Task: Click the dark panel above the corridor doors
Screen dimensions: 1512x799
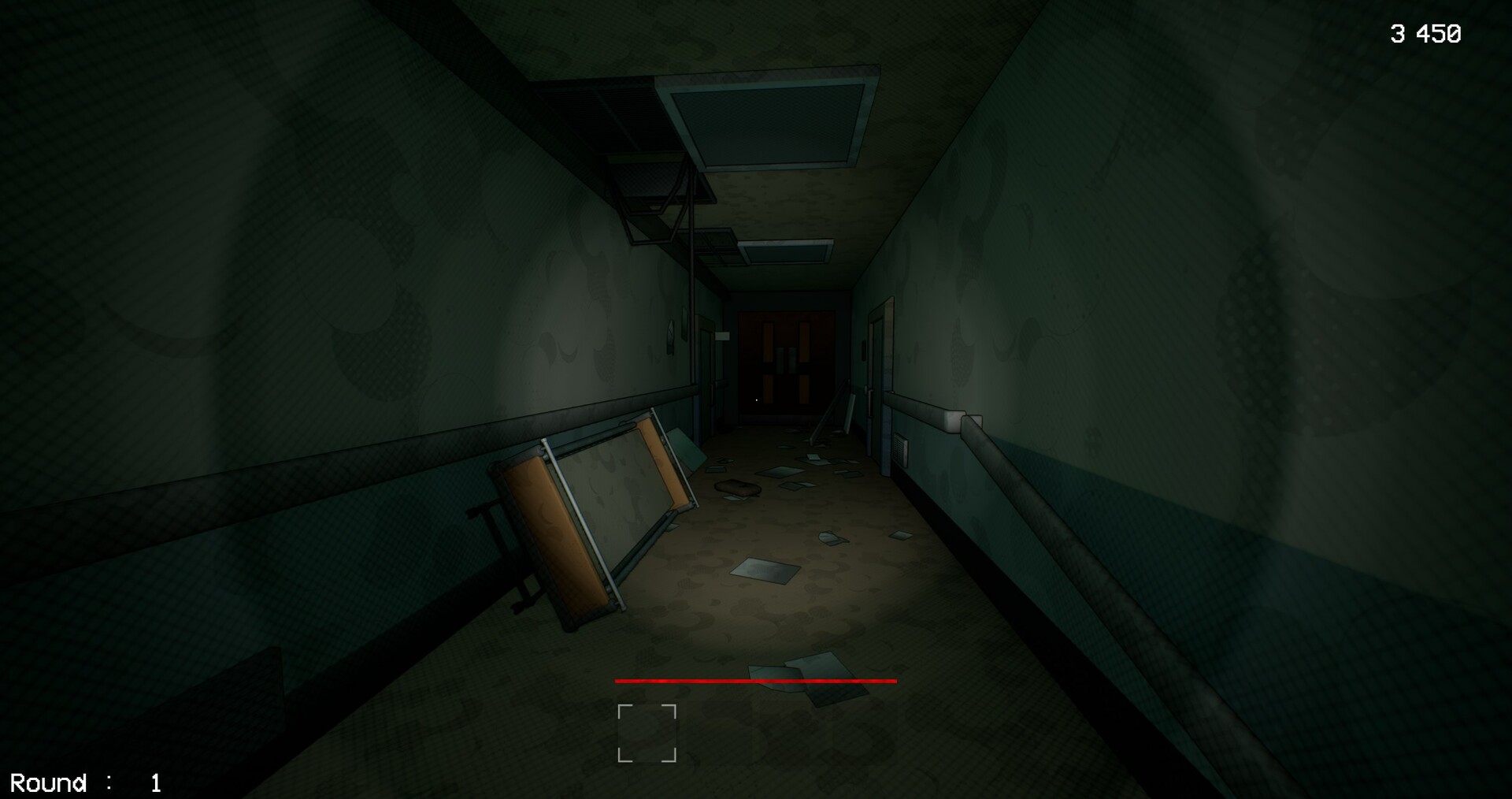Action: [784, 301]
